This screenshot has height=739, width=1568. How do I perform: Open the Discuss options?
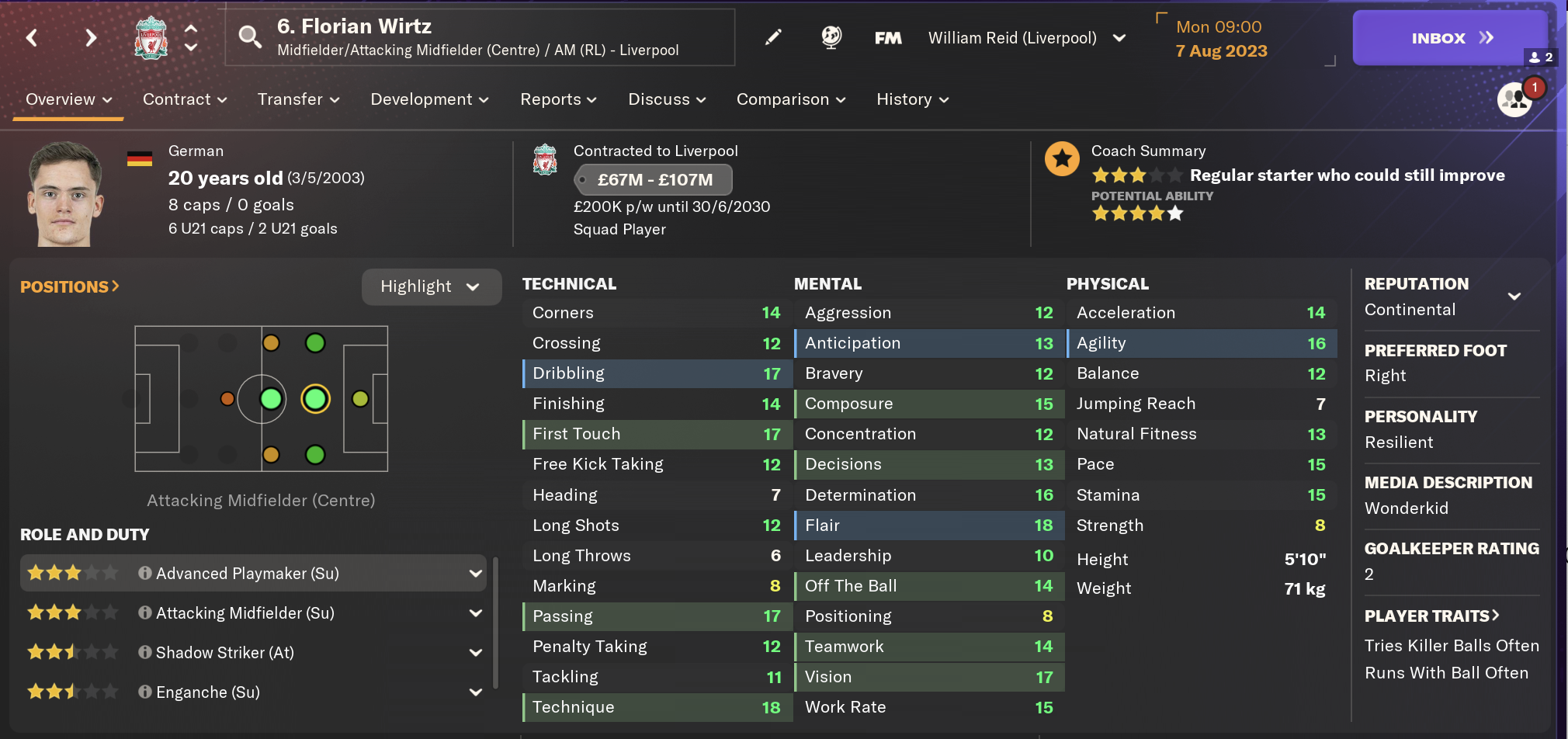(x=667, y=99)
